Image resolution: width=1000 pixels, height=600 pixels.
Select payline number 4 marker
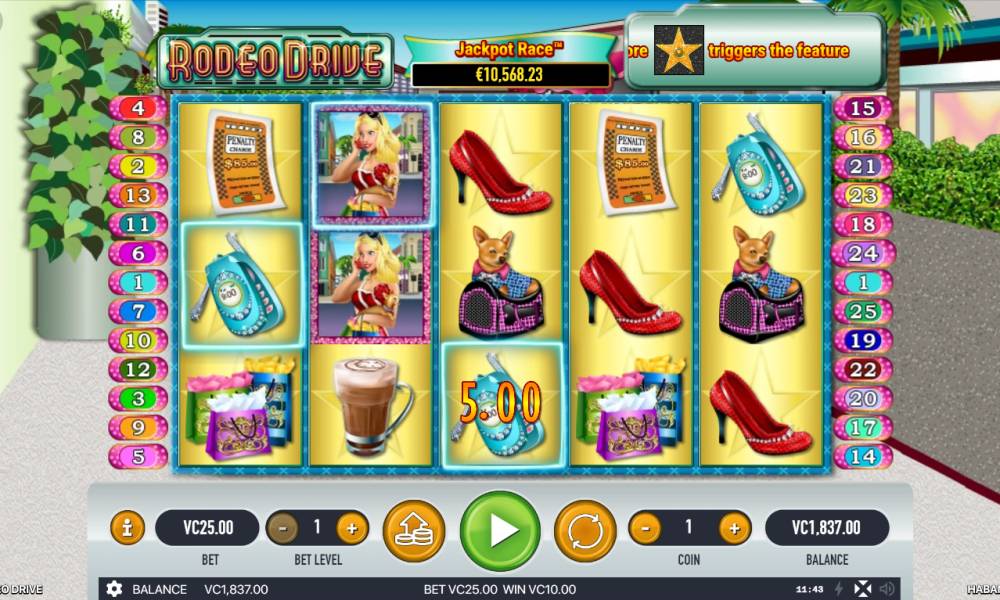point(137,108)
